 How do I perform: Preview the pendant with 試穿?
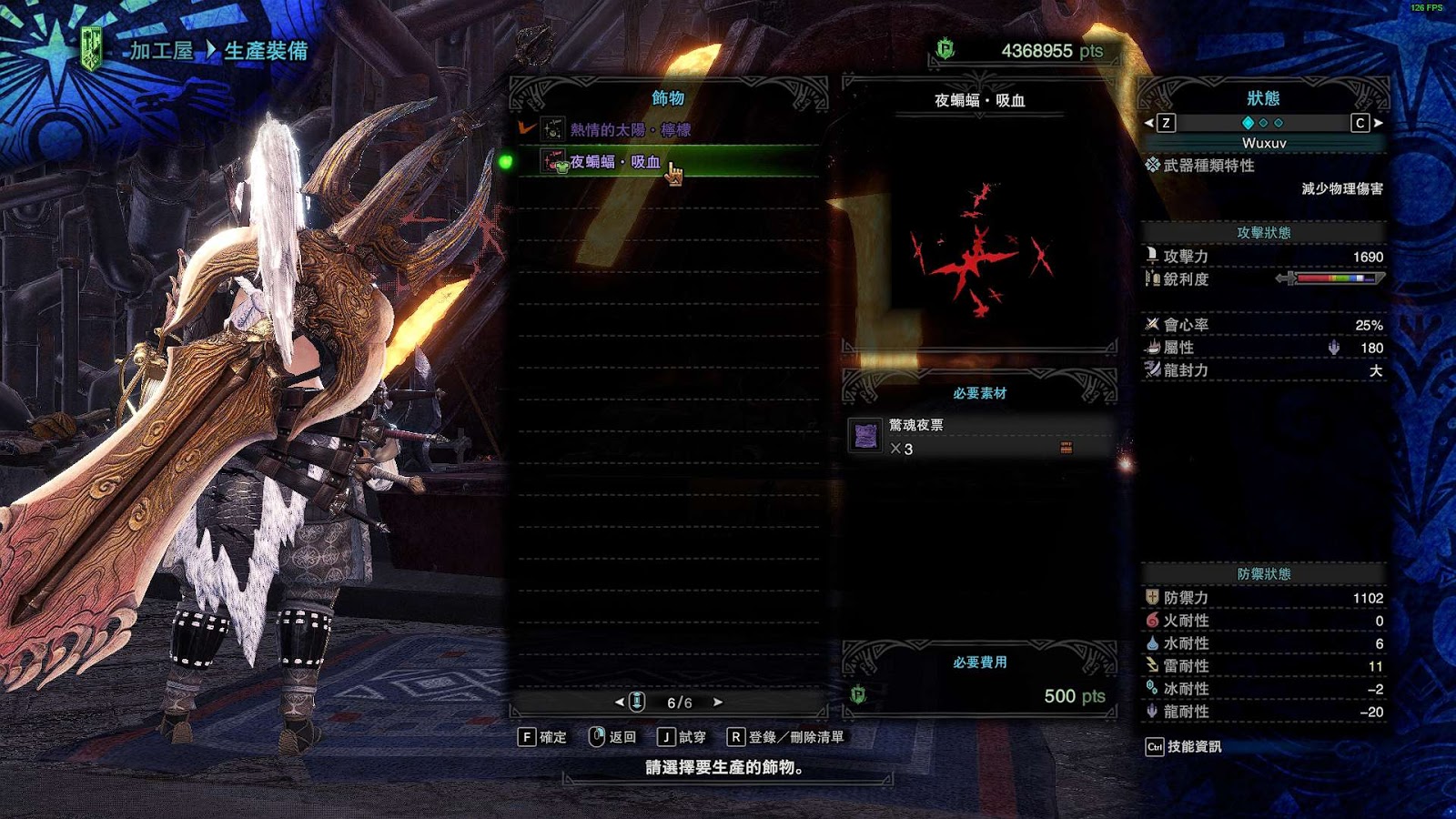click(682, 737)
